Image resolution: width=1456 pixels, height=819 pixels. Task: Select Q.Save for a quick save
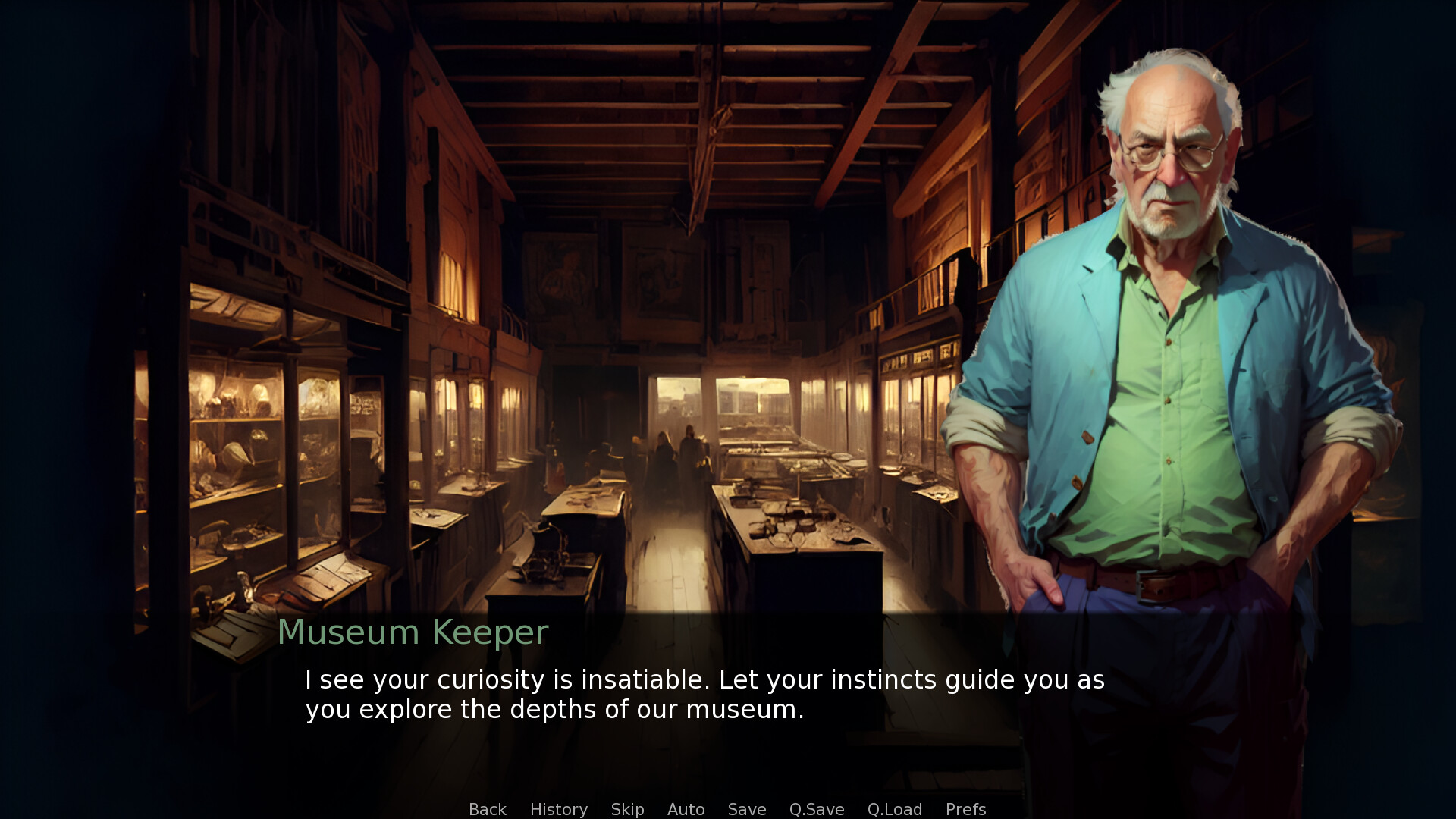click(816, 809)
